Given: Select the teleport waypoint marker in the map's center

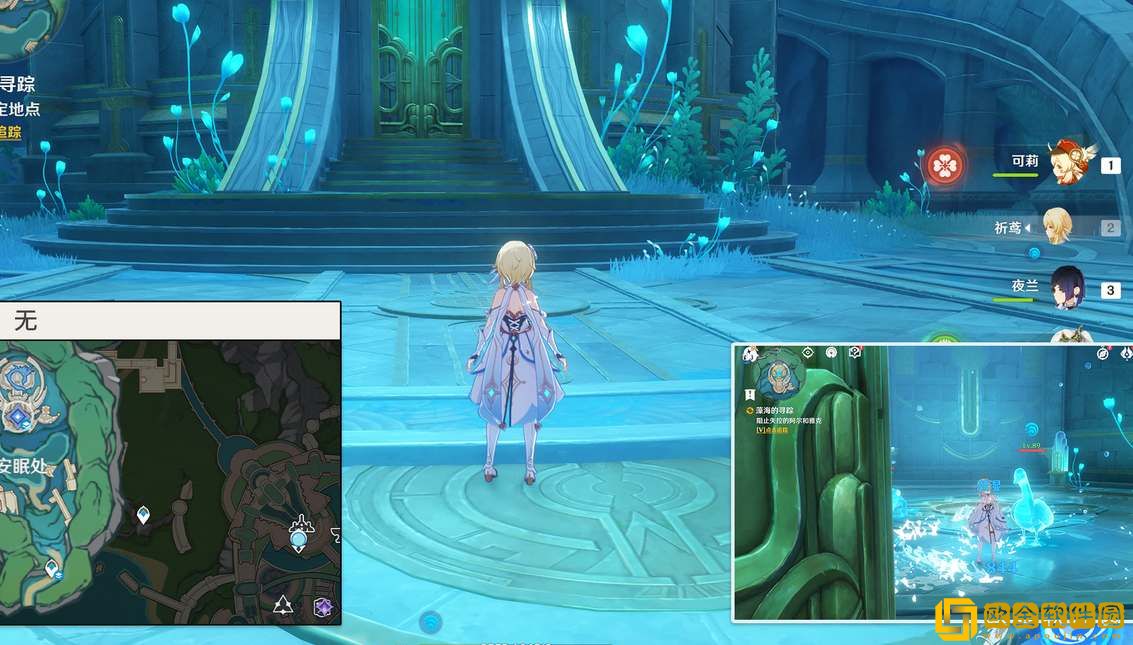Looking at the screenshot, I should click(143, 515).
